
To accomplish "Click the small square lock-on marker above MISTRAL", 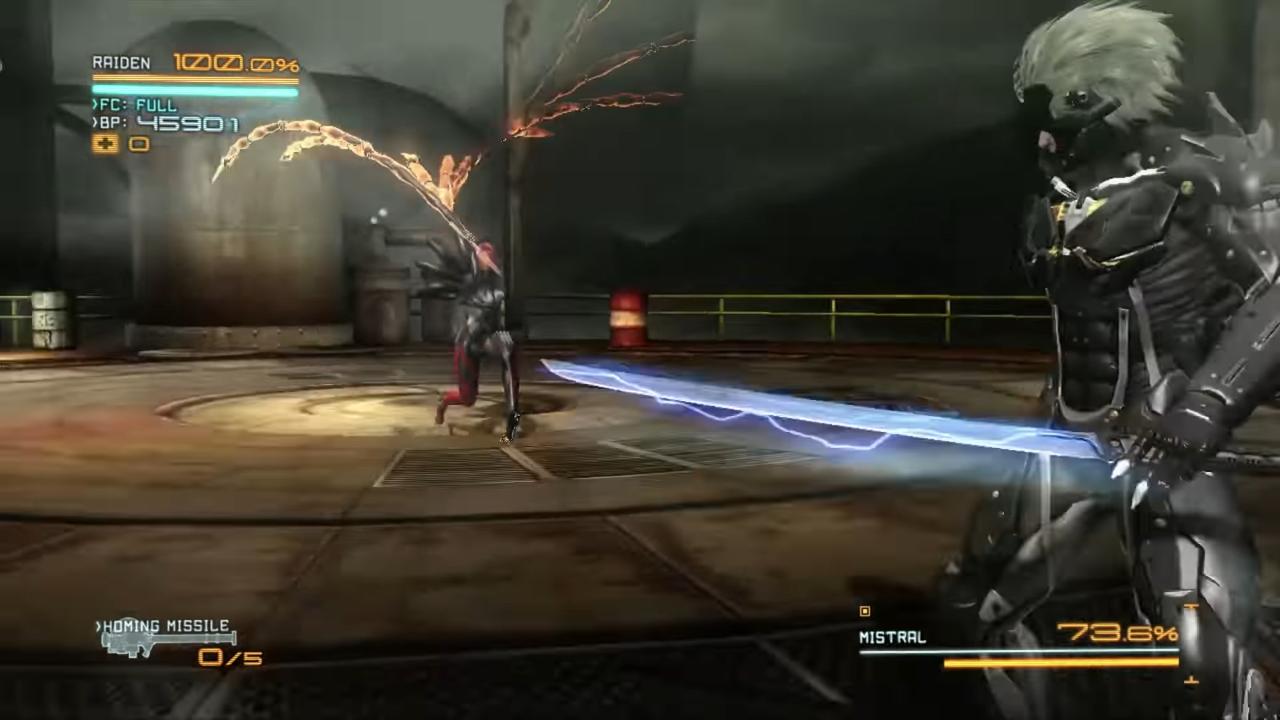I will [864, 611].
